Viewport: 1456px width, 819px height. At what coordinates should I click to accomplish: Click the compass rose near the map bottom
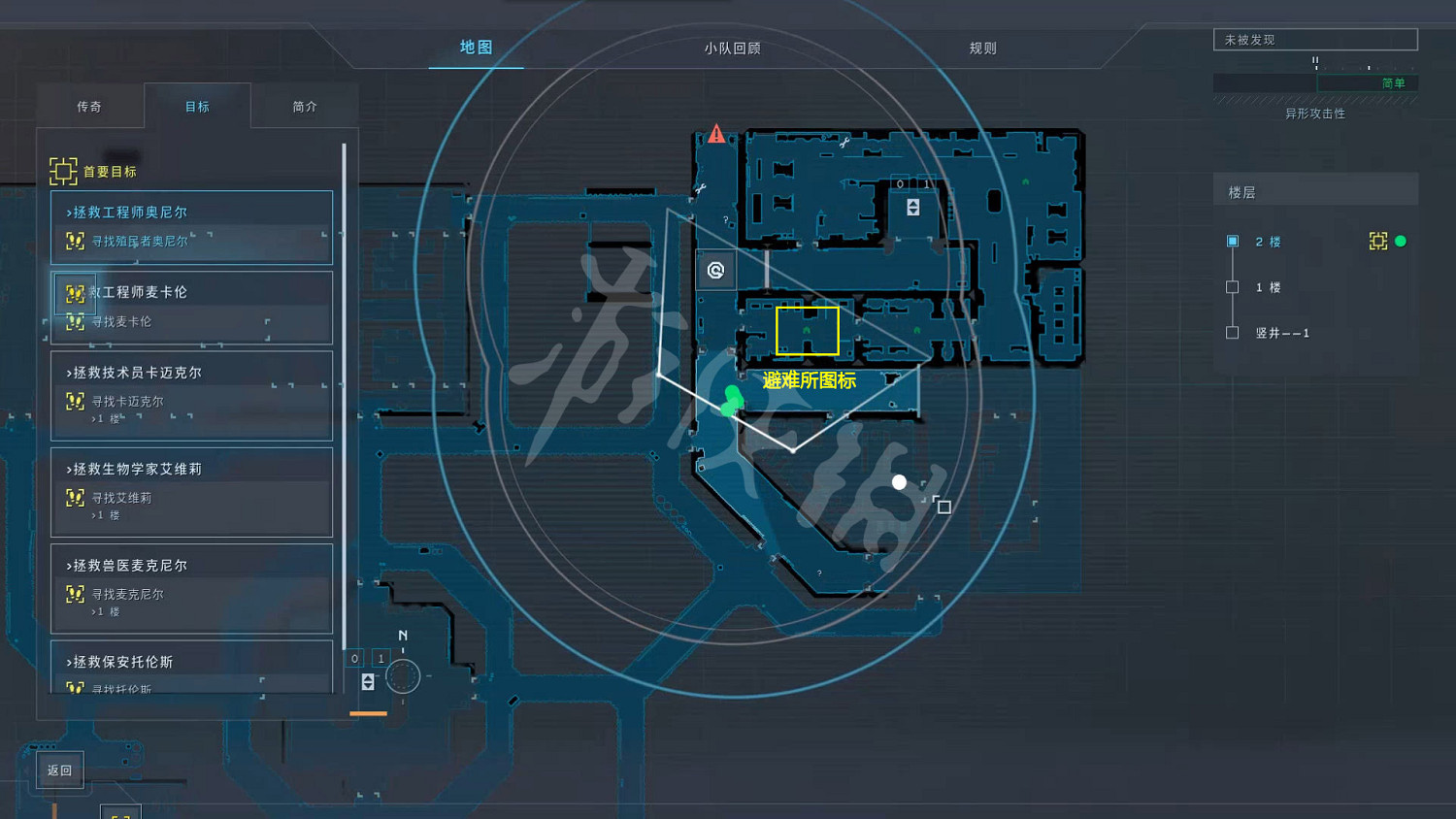click(402, 676)
